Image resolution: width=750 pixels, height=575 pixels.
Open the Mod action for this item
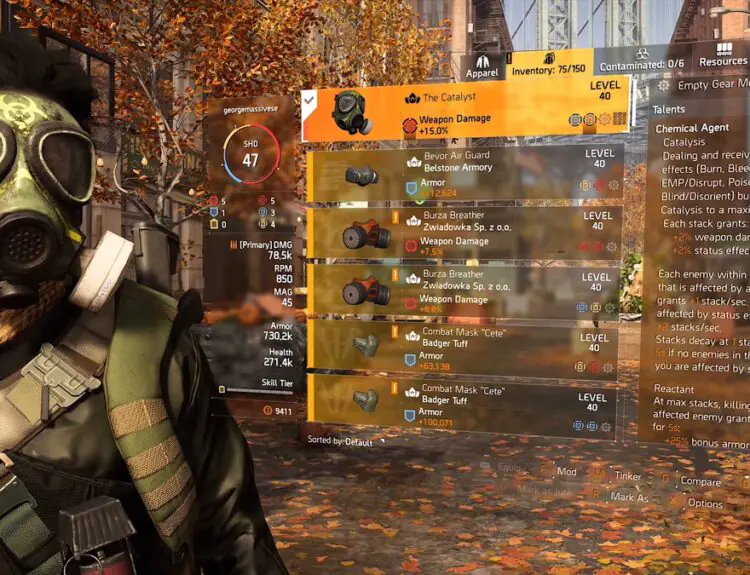coord(566,471)
